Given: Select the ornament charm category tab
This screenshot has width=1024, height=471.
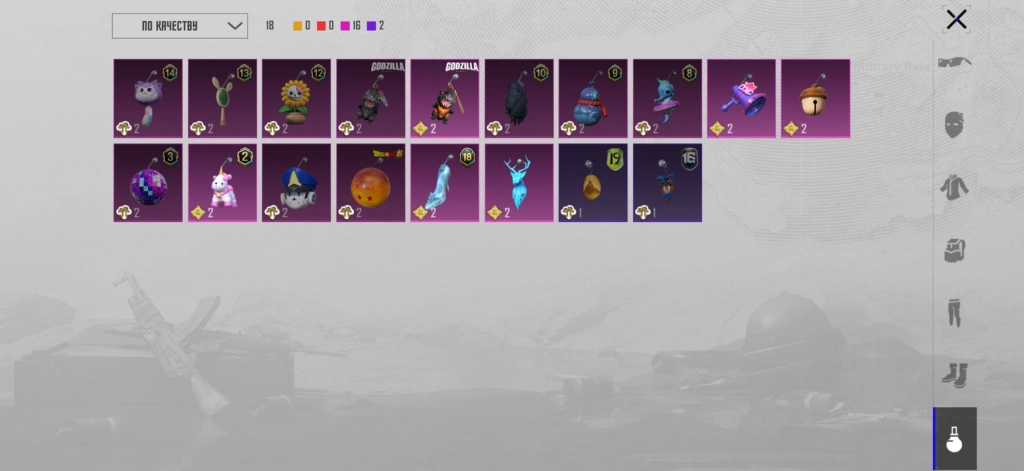Looking at the screenshot, I should (955, 439).
